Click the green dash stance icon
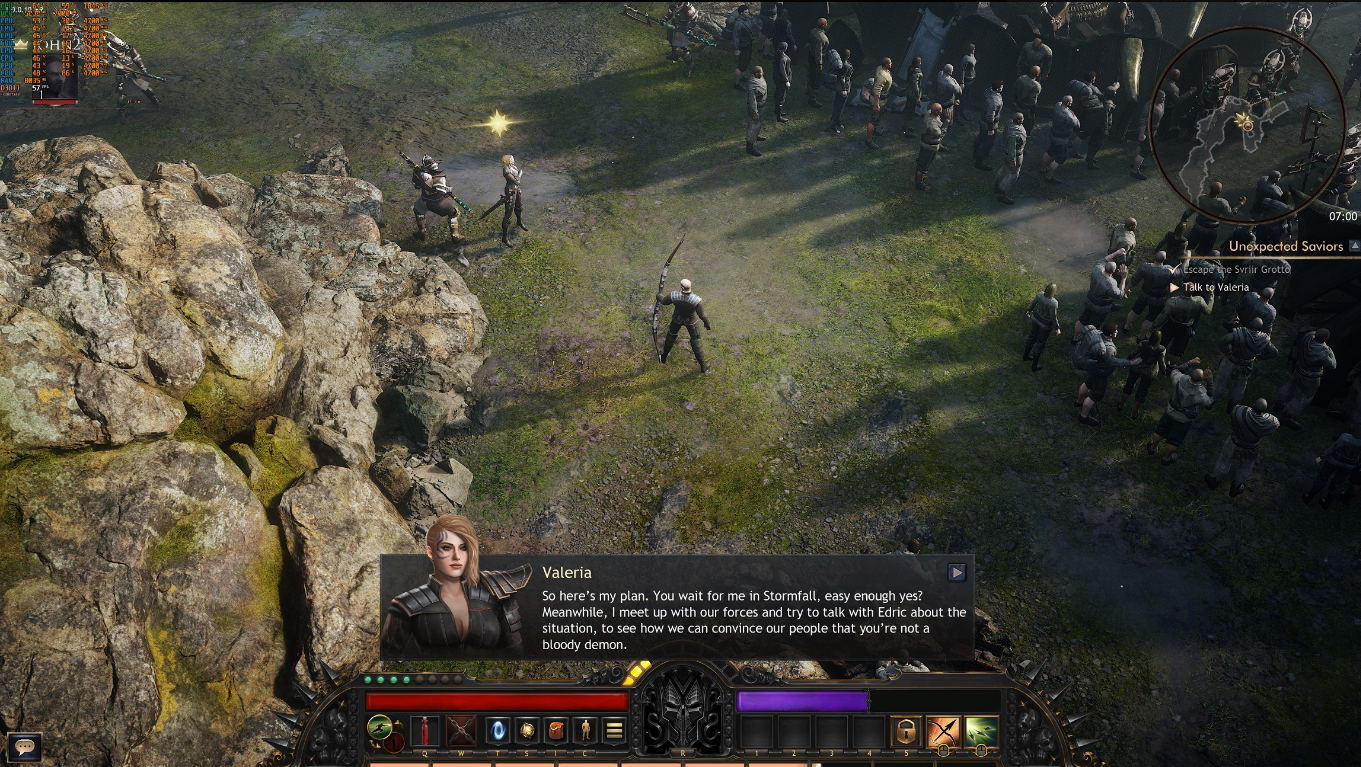This screenshot has width=1361, height=767. click(x=379, y=727)
